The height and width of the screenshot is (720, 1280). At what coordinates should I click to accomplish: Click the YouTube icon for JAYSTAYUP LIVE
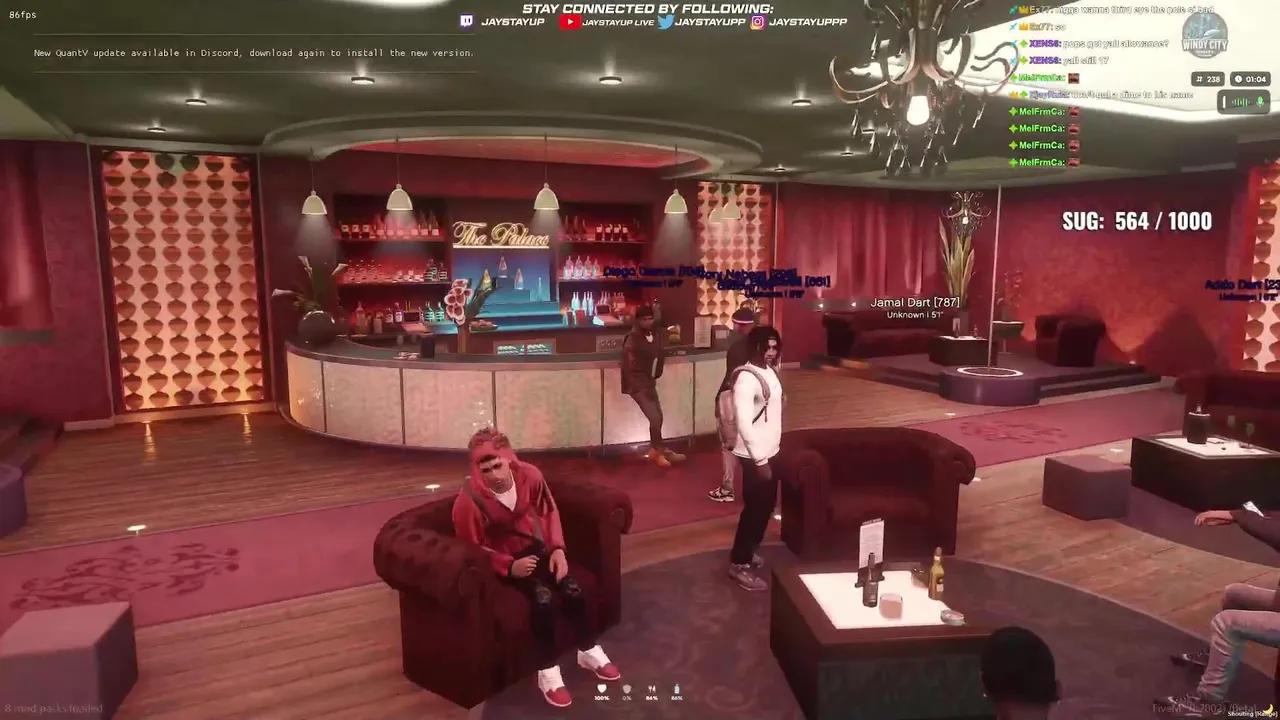pos(571,22)
